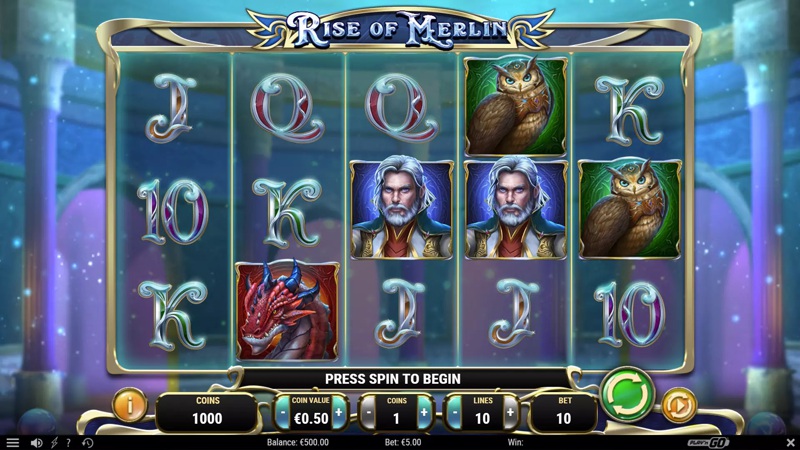Open game history with the clock icon
This screenshot has height=450, width=800.
87,442
